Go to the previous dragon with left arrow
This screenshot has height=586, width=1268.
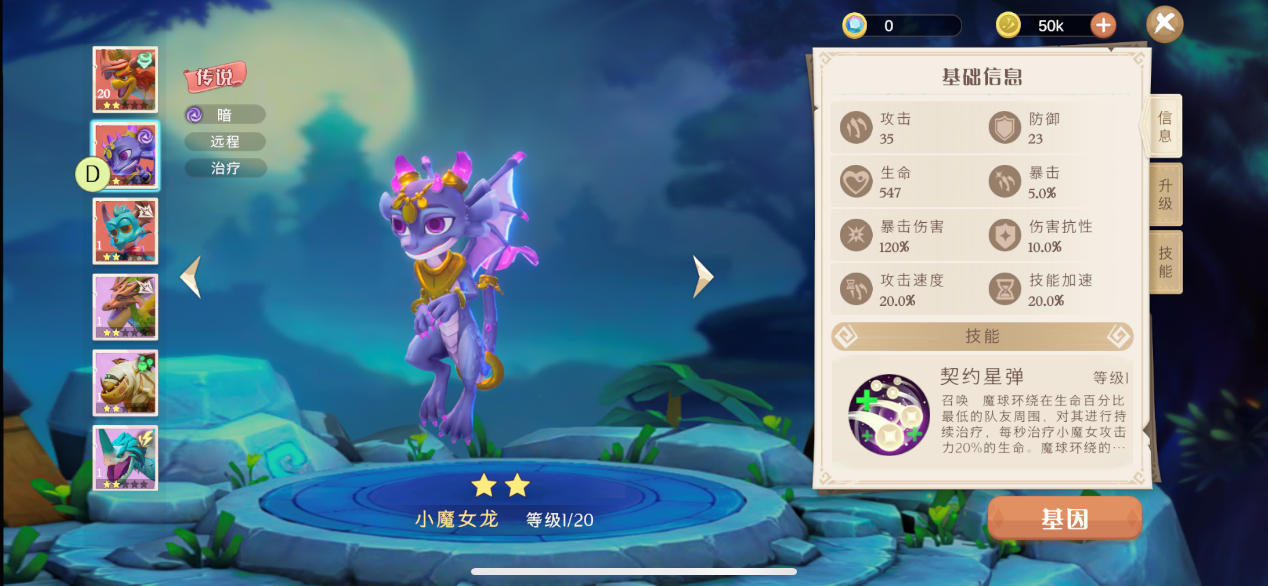click(191, 277)
